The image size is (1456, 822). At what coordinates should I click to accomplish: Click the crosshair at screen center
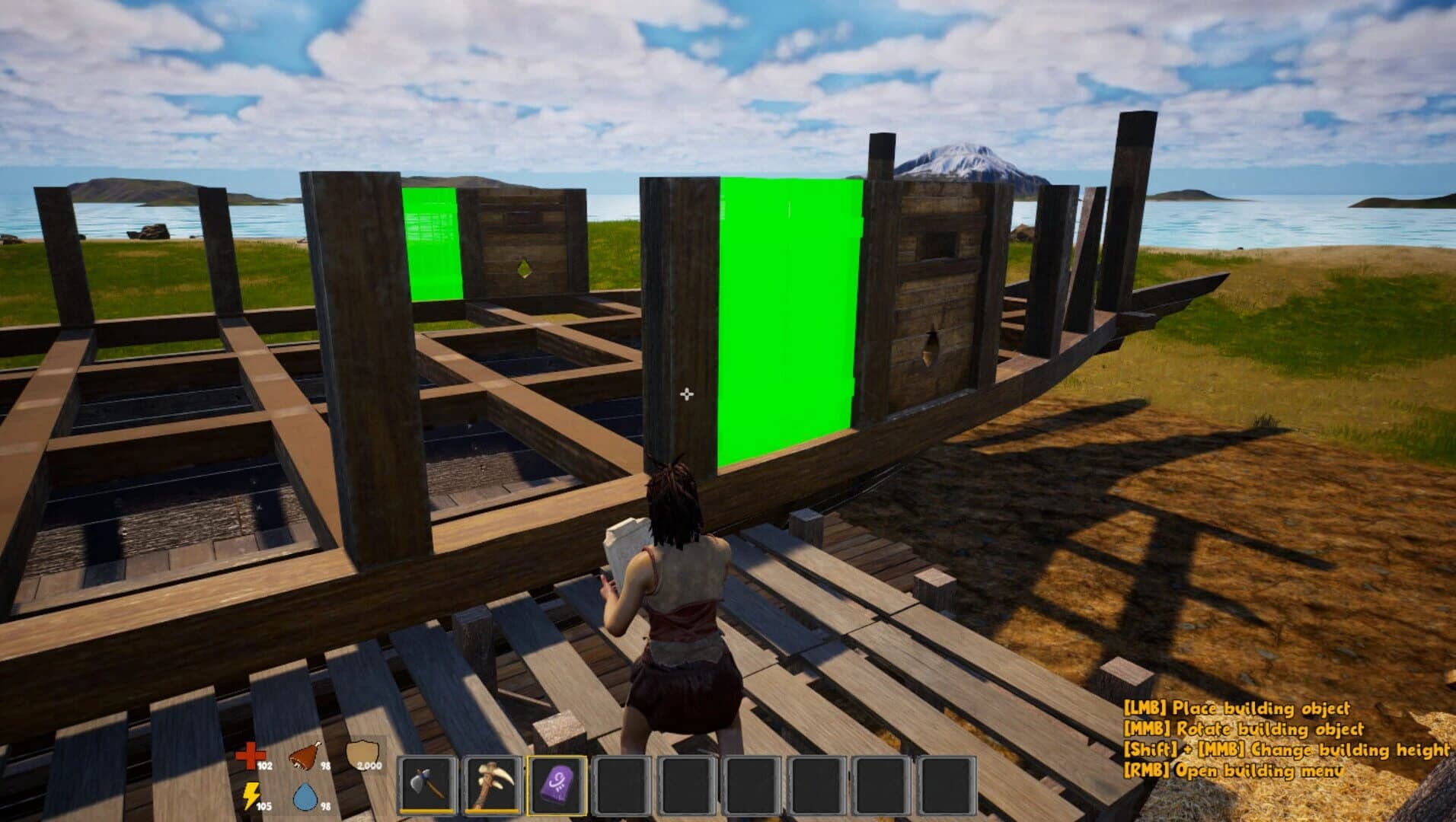[x=688, y=394]
